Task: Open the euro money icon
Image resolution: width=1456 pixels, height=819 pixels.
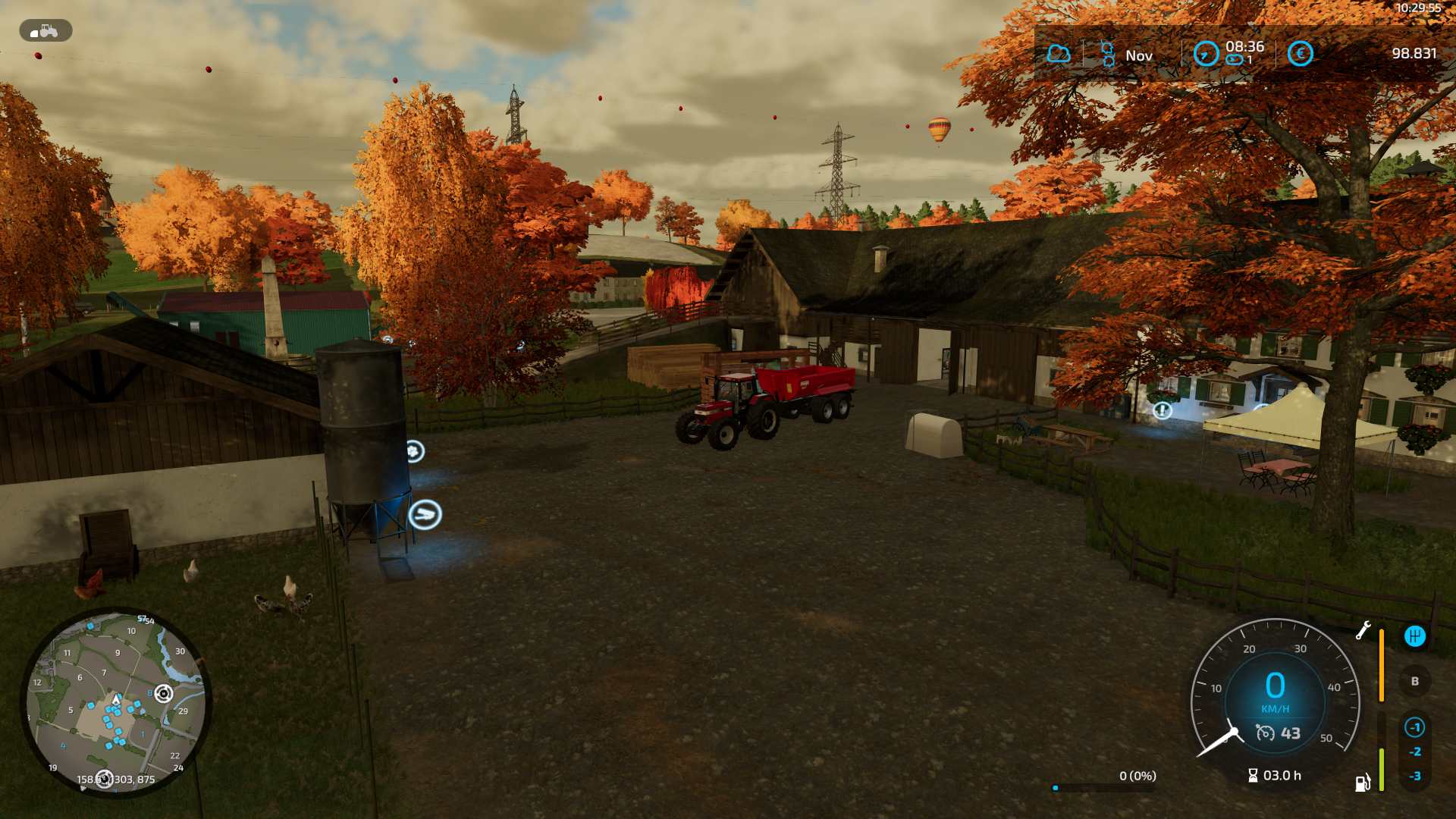Action: [1300, 54]
